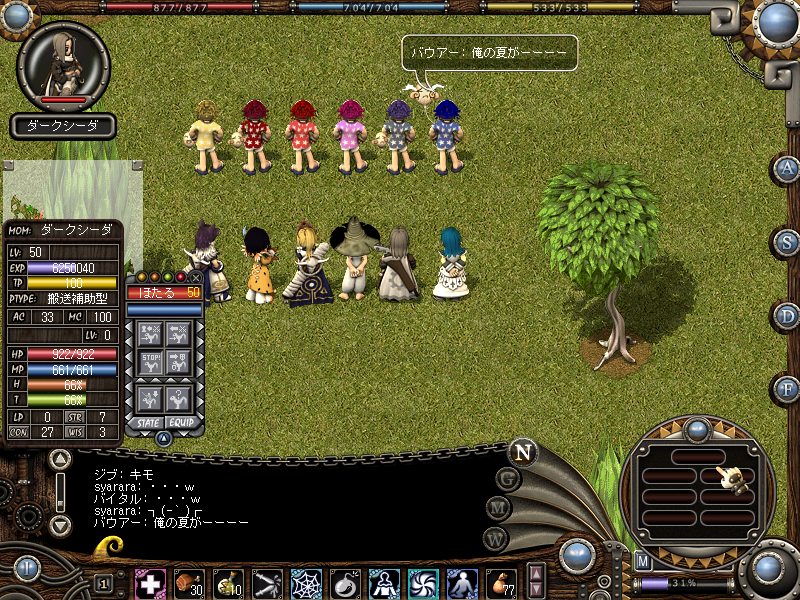The image size is (800, 600).
Task: Open the EQUIP tab on pet panel
Action: [181, 422]
